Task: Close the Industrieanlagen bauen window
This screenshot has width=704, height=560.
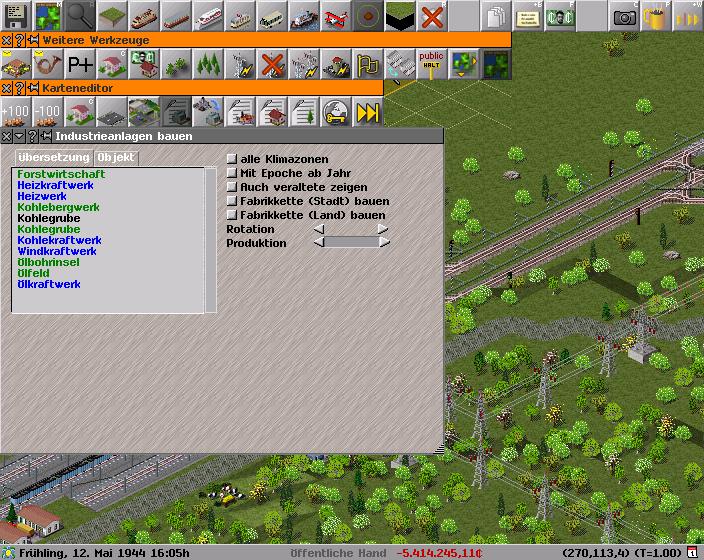Action: click(7, 136)
